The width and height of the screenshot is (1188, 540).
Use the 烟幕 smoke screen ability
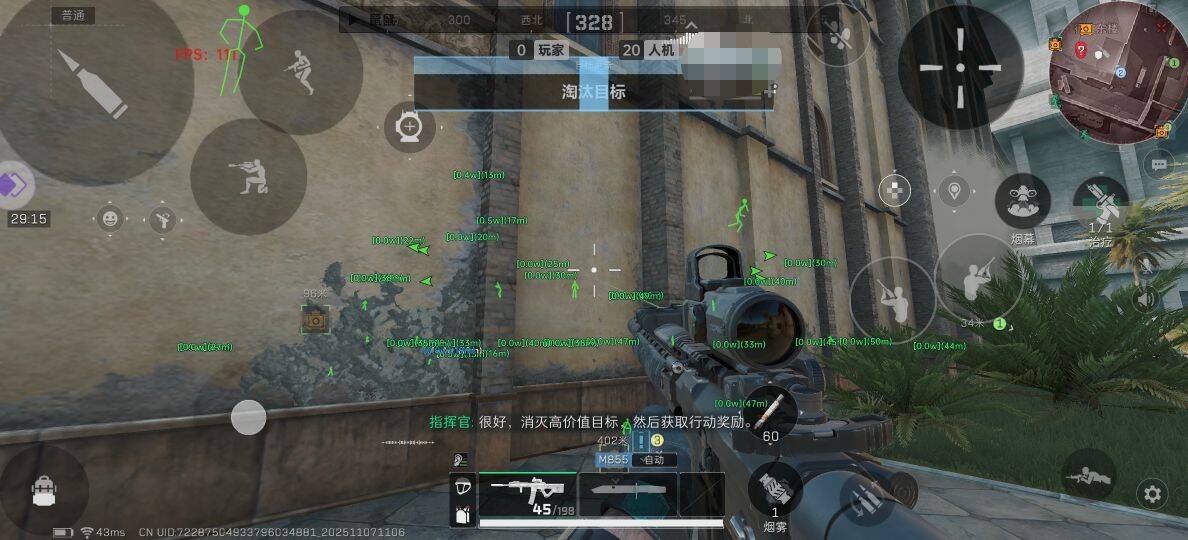[1022, 202]
